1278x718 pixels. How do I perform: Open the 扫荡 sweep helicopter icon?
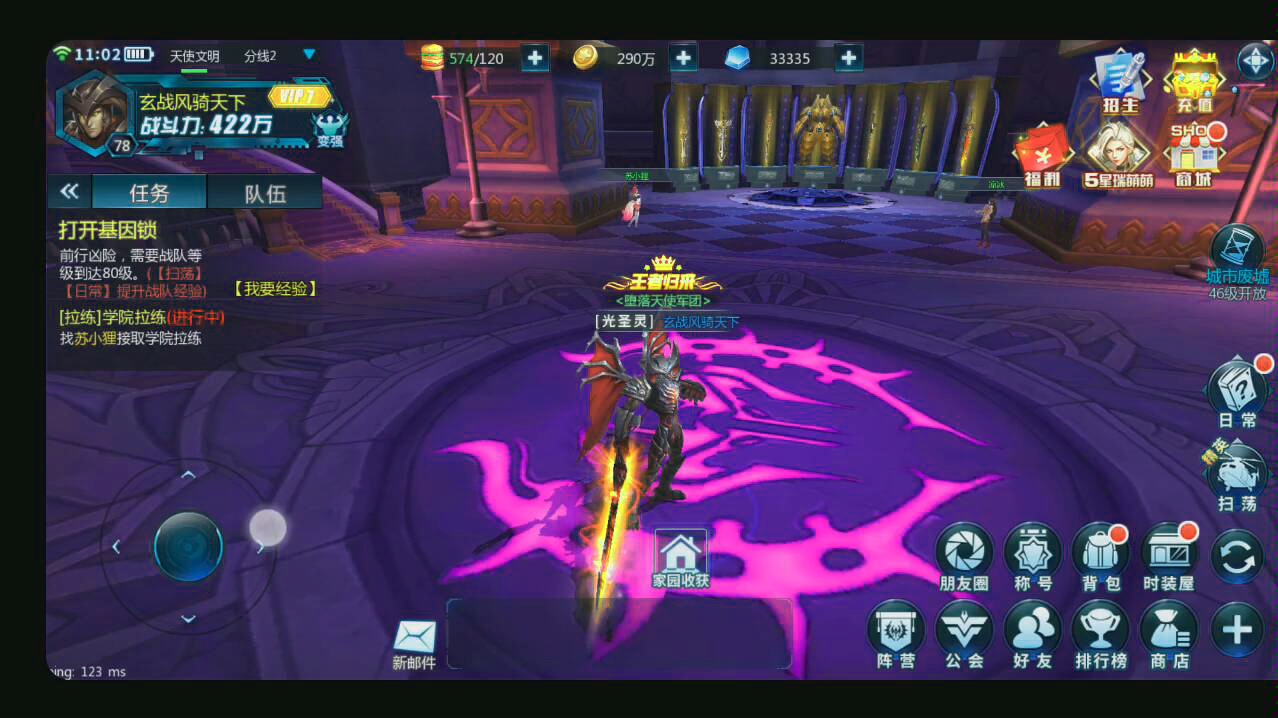(x=1237, y=477)
